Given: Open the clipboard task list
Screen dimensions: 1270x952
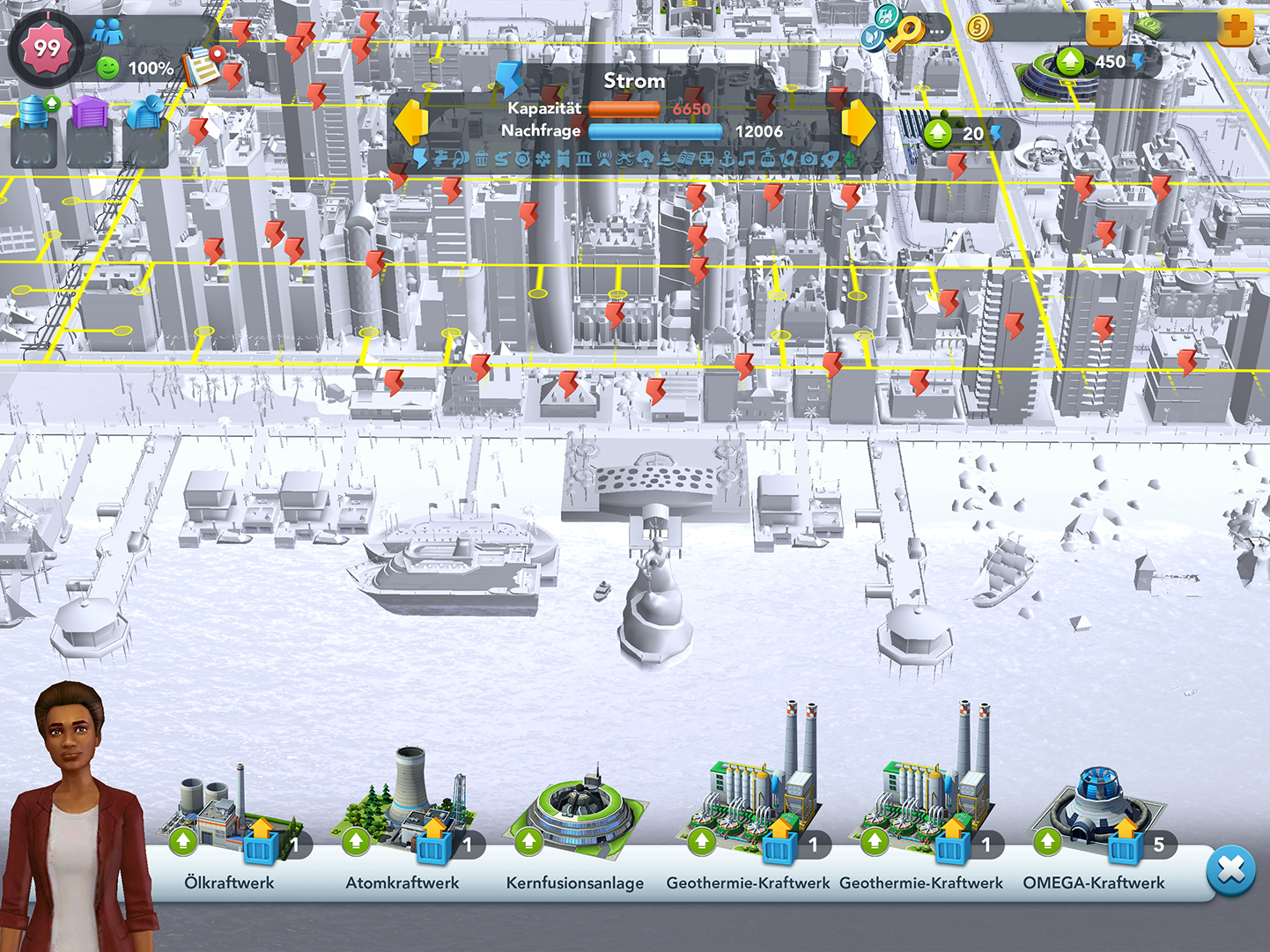Looking at the screenshot, I should pyautogui.click(x=203, y=66).
